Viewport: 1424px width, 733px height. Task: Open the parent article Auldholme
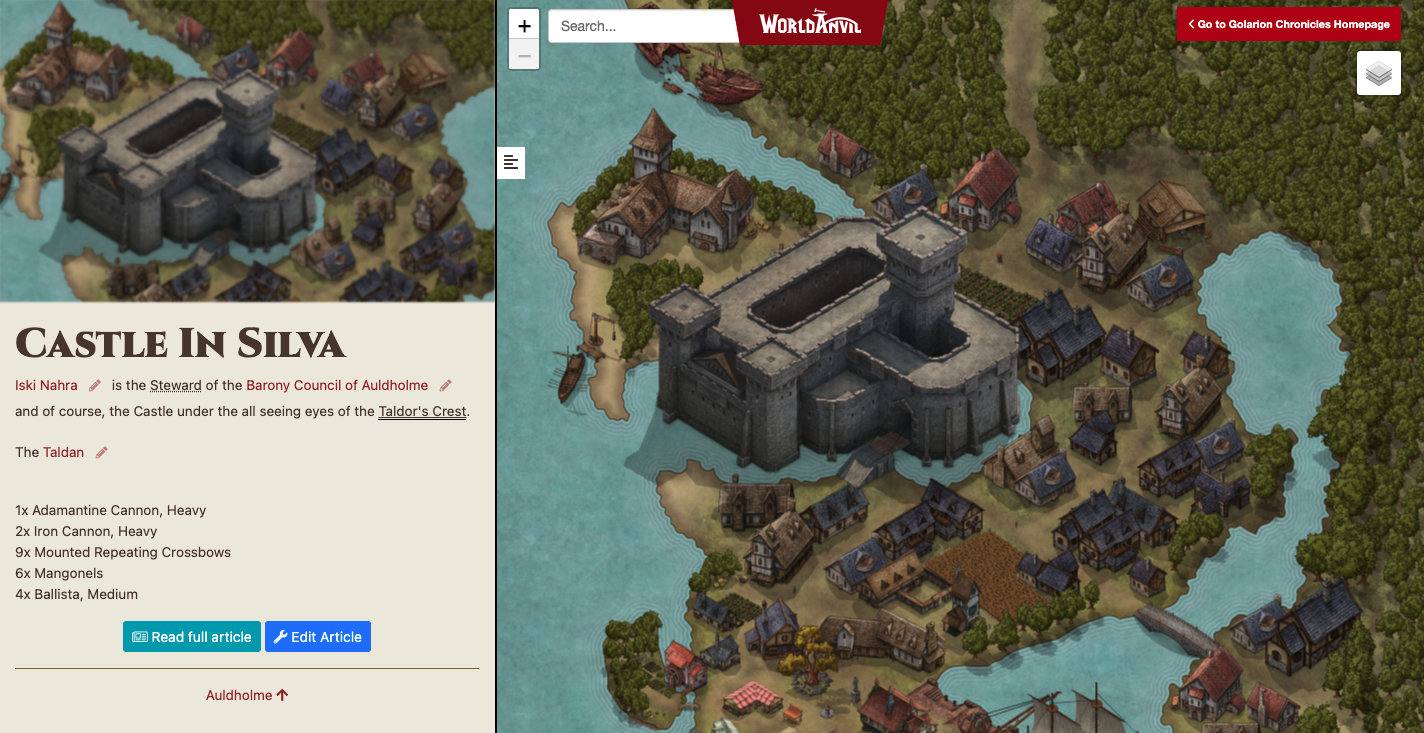(246, 694)
